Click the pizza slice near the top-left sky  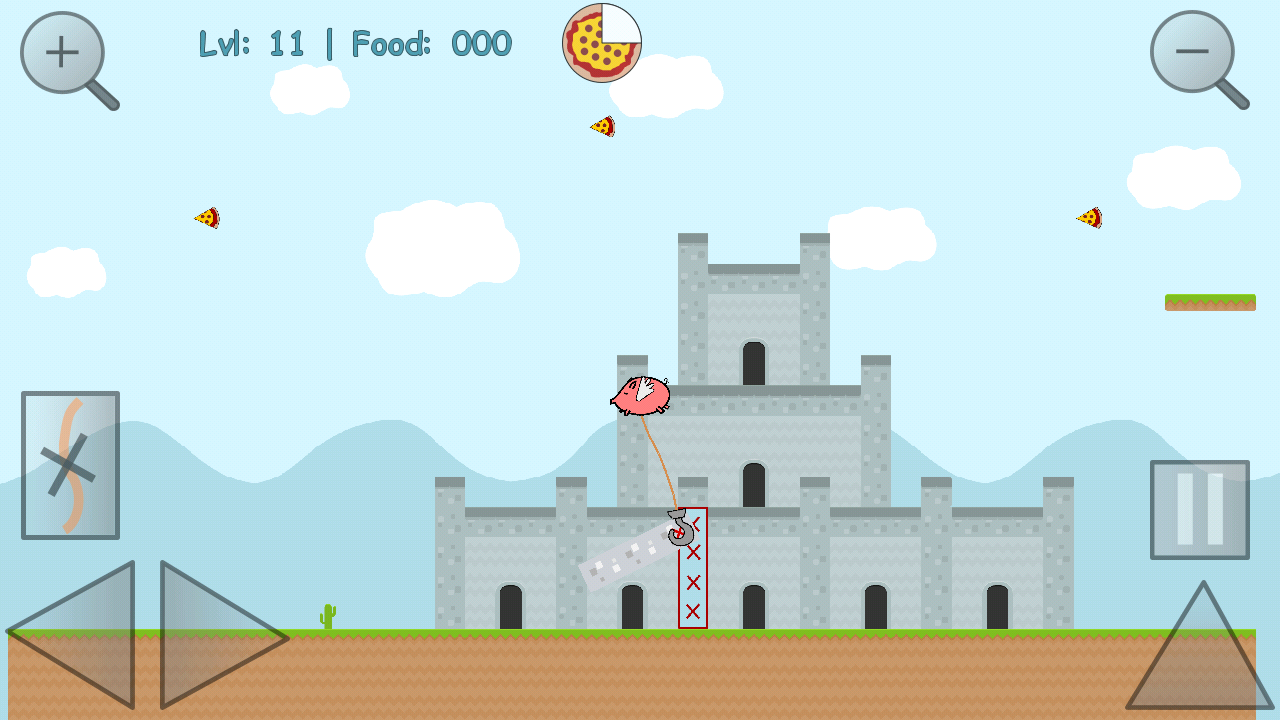(x=208, y=216)
